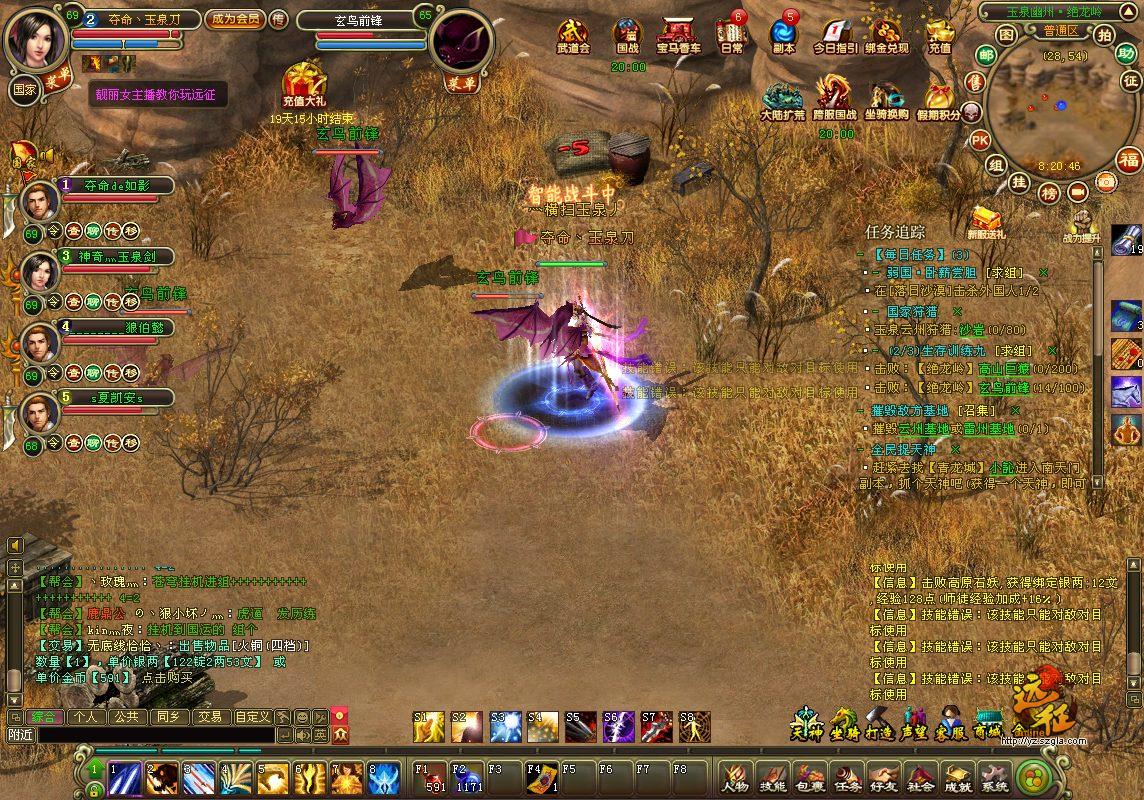The image size is (1144, 800).
Task: Open the world map via 图 button
Action: click(1006, 35)
